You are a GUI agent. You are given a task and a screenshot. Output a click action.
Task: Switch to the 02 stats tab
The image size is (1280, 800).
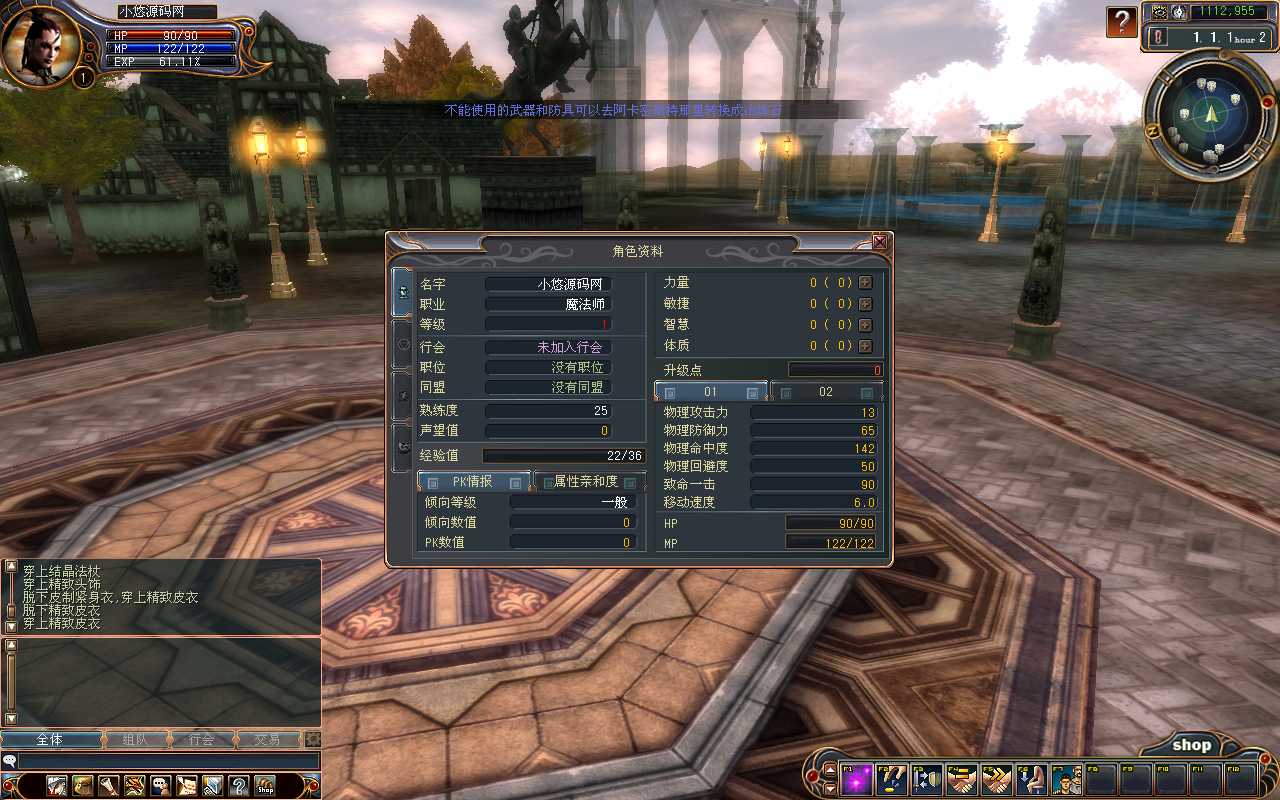pyautogui.click(x=826, y=392)
